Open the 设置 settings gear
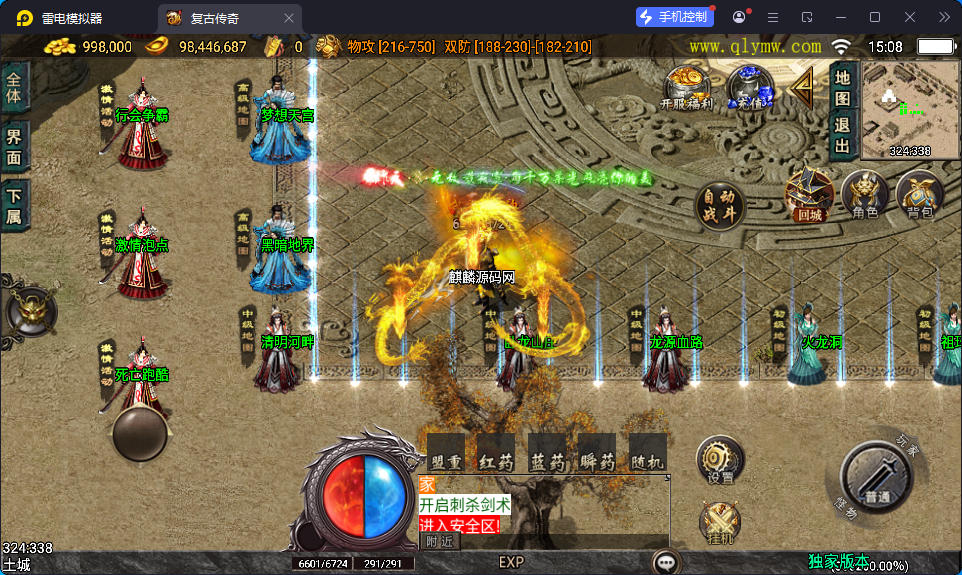The image size is (962, 575). [x=720, y=460]
